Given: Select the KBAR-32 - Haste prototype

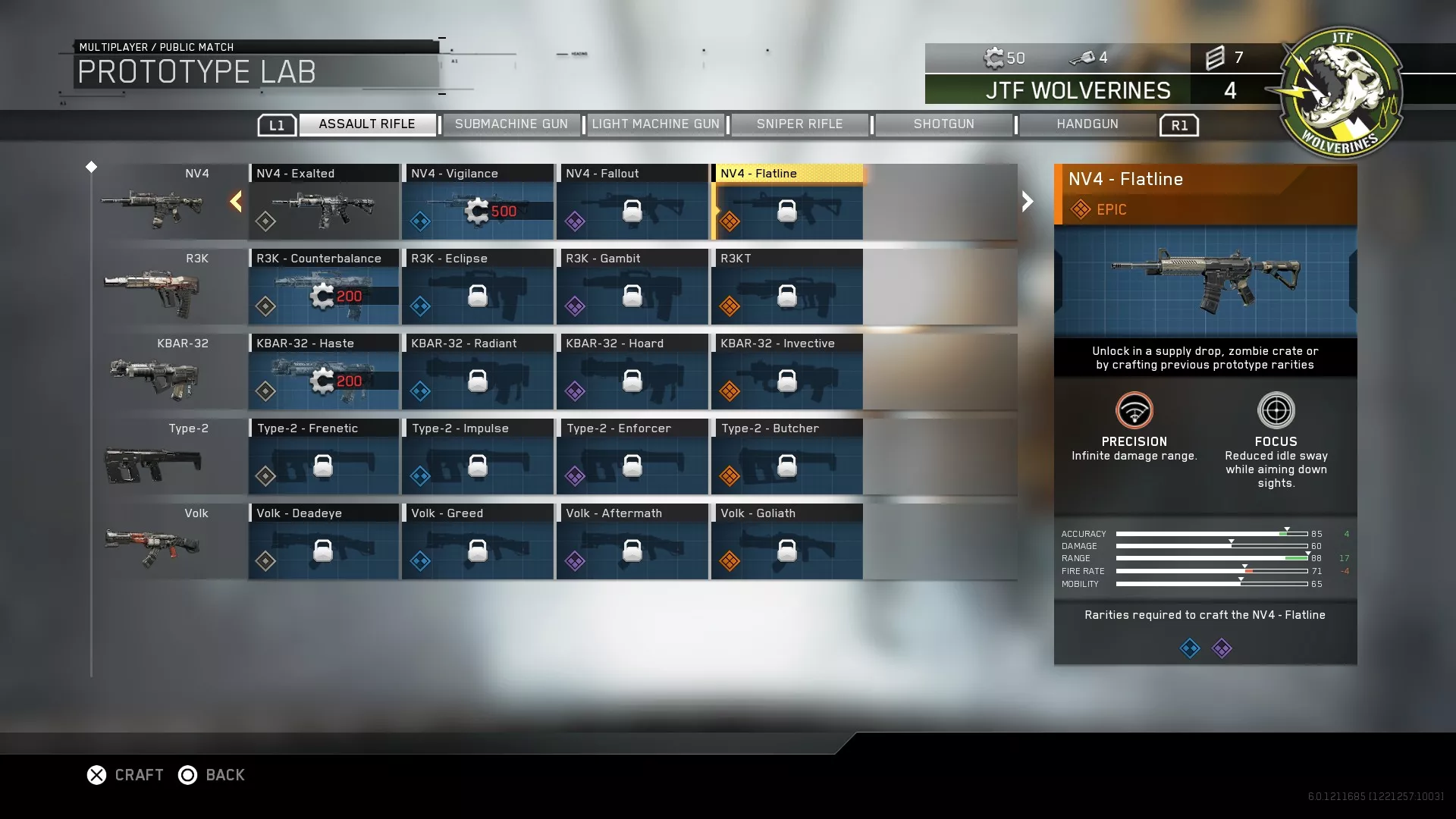Looking at the screenshot, I should [324, 372].
